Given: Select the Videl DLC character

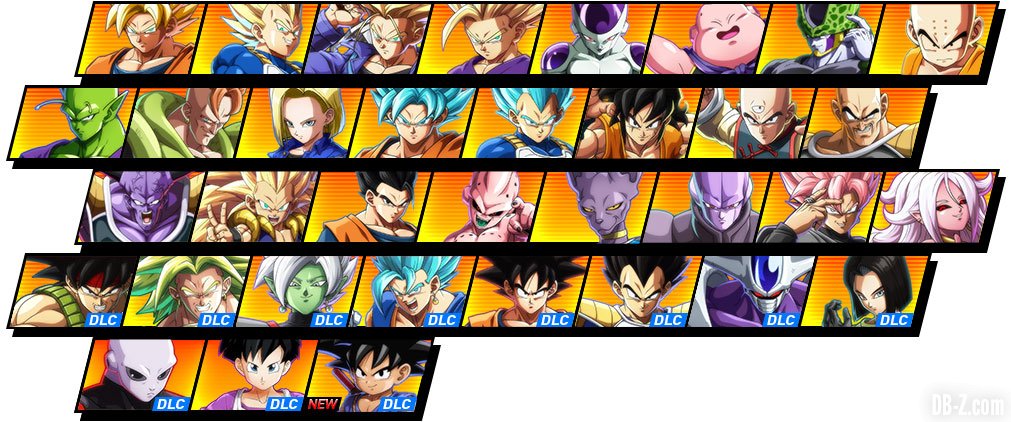Looking at the screenshot, I should (252, 375).
